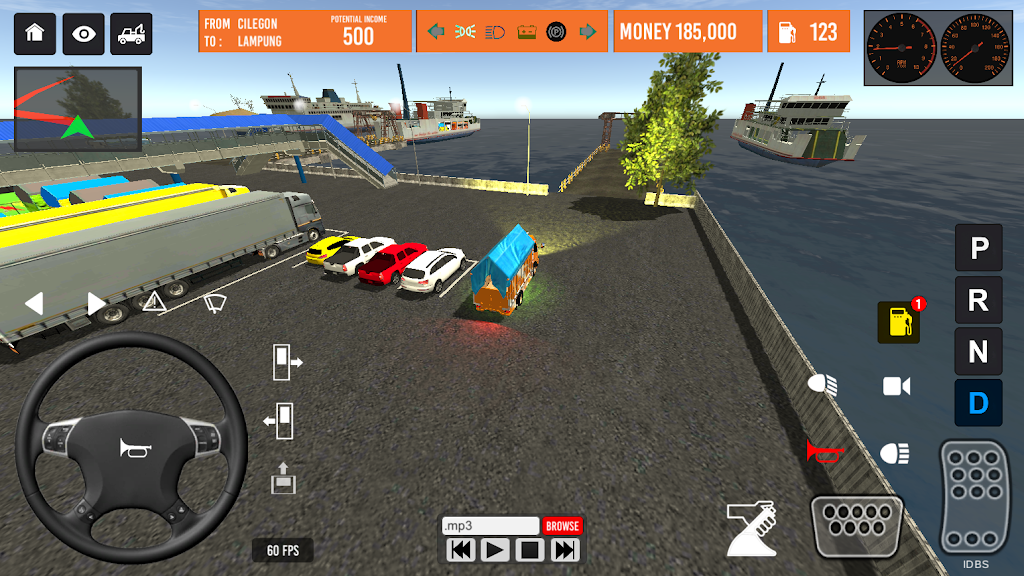Open the route minimap
Screen dimensions: 1024x576
pyautogui.click(x=77, y=109)
